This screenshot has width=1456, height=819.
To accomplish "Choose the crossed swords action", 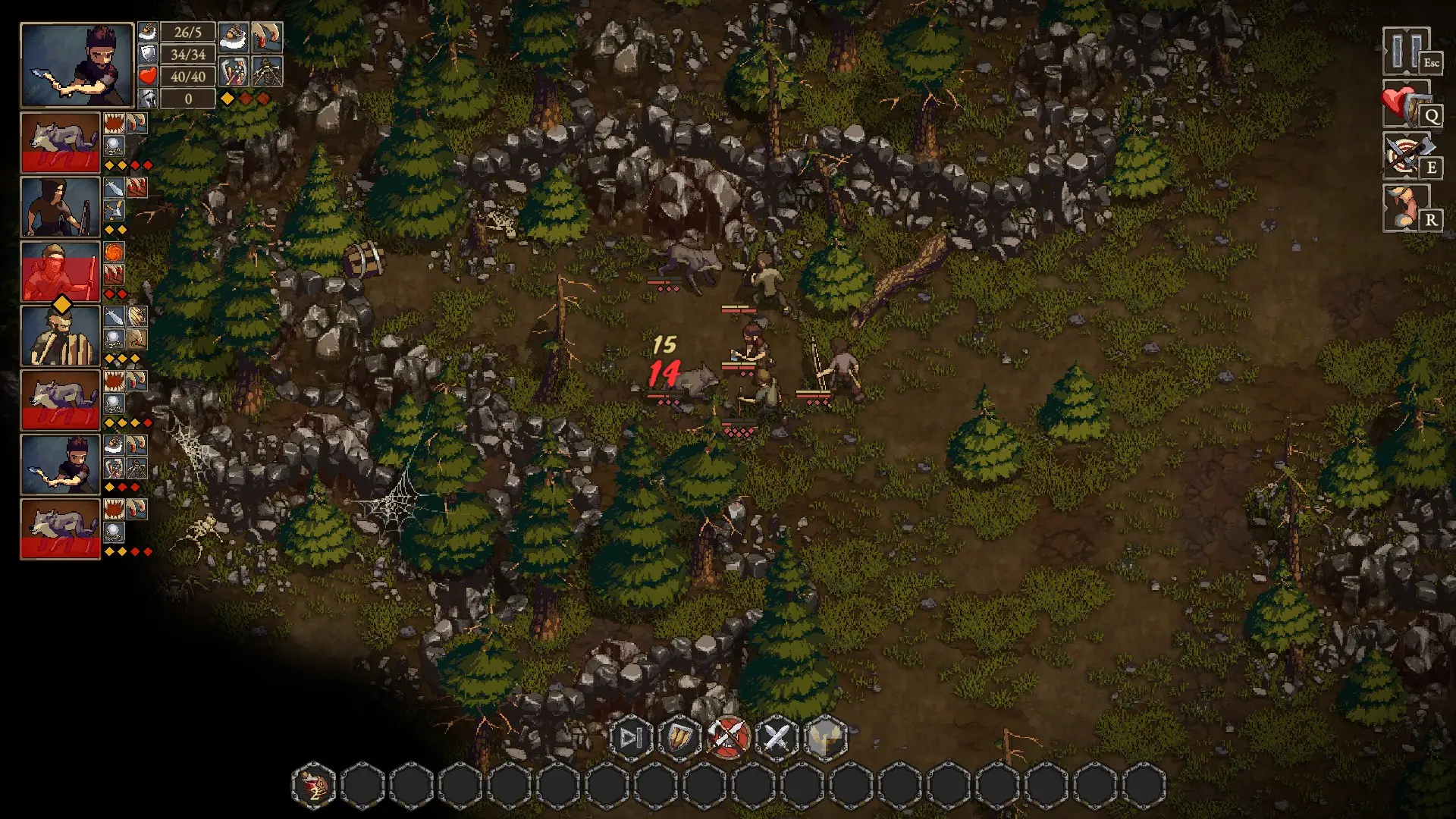I will tap(777, 737).
